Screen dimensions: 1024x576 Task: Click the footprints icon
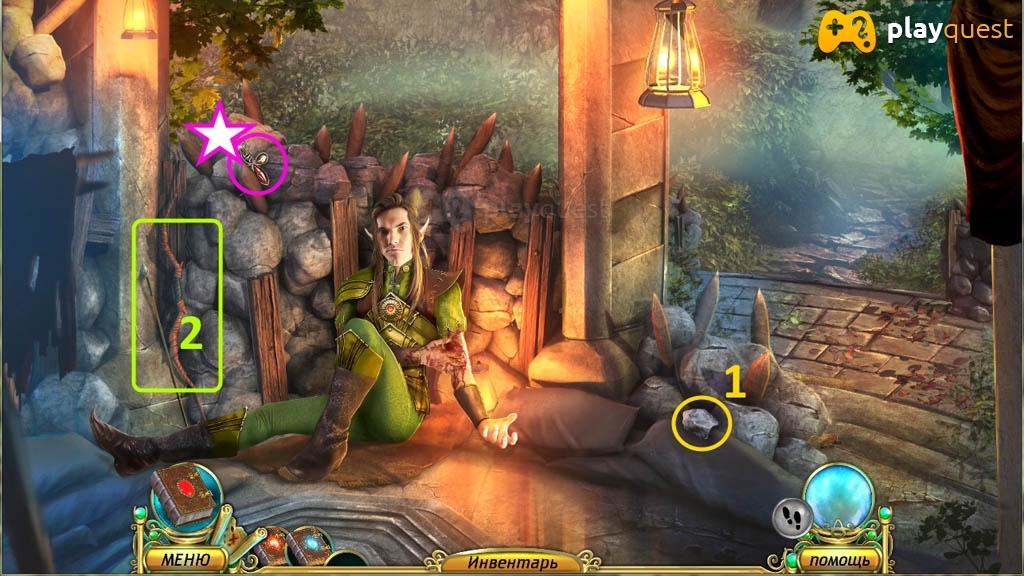click(x=791, y=517)
